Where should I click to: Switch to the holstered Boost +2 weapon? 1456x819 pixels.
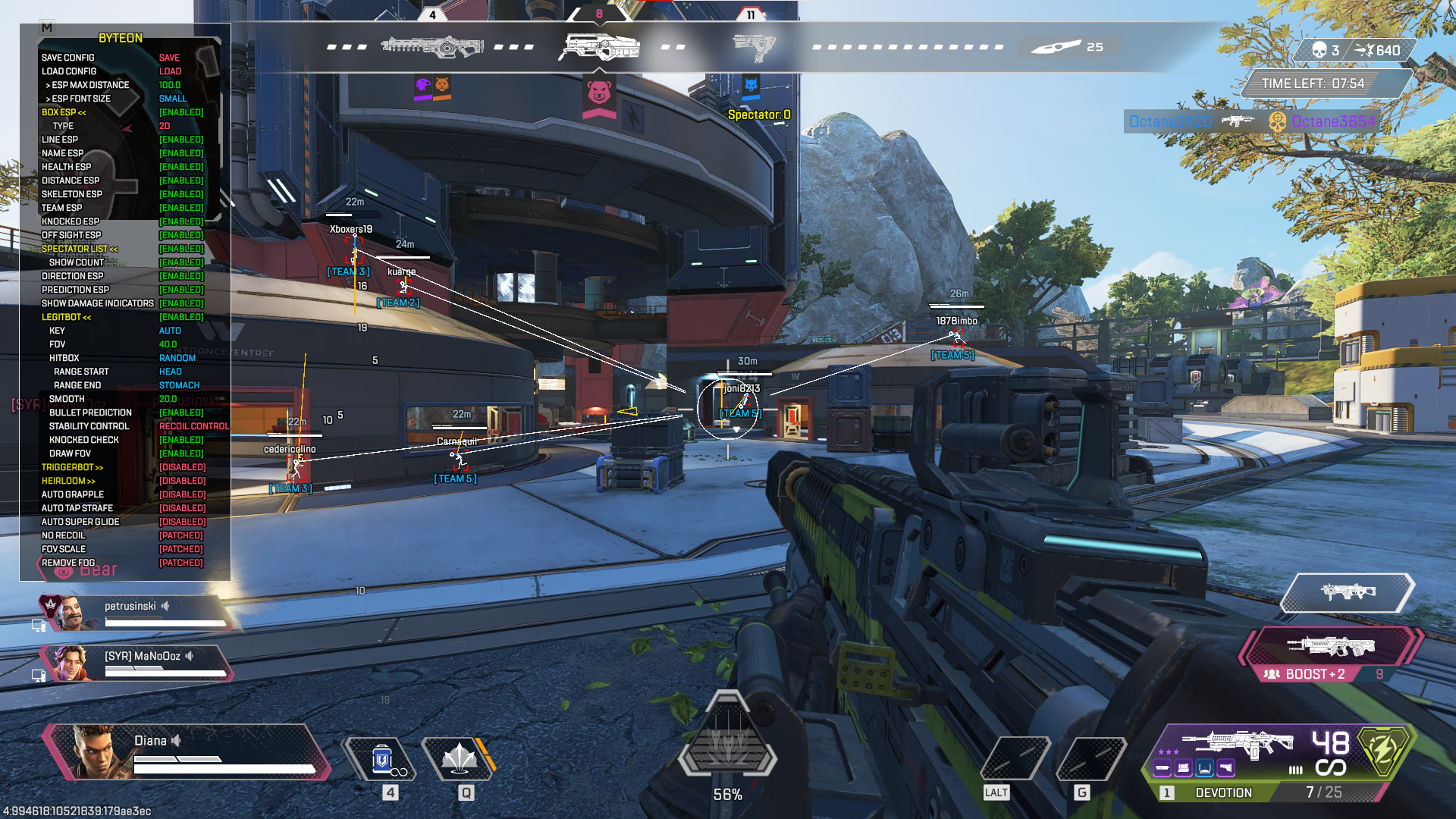[1331, 648]
